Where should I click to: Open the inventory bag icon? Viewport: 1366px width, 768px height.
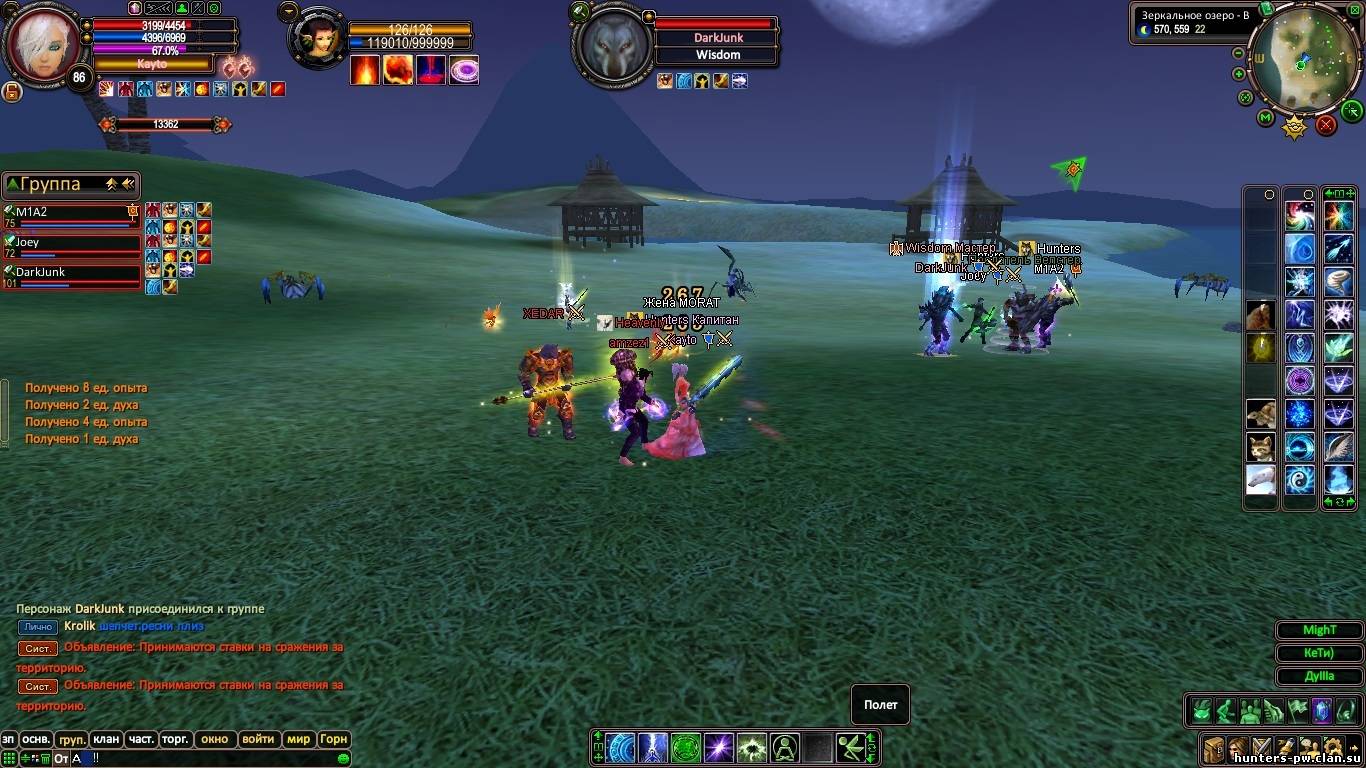1214,747
